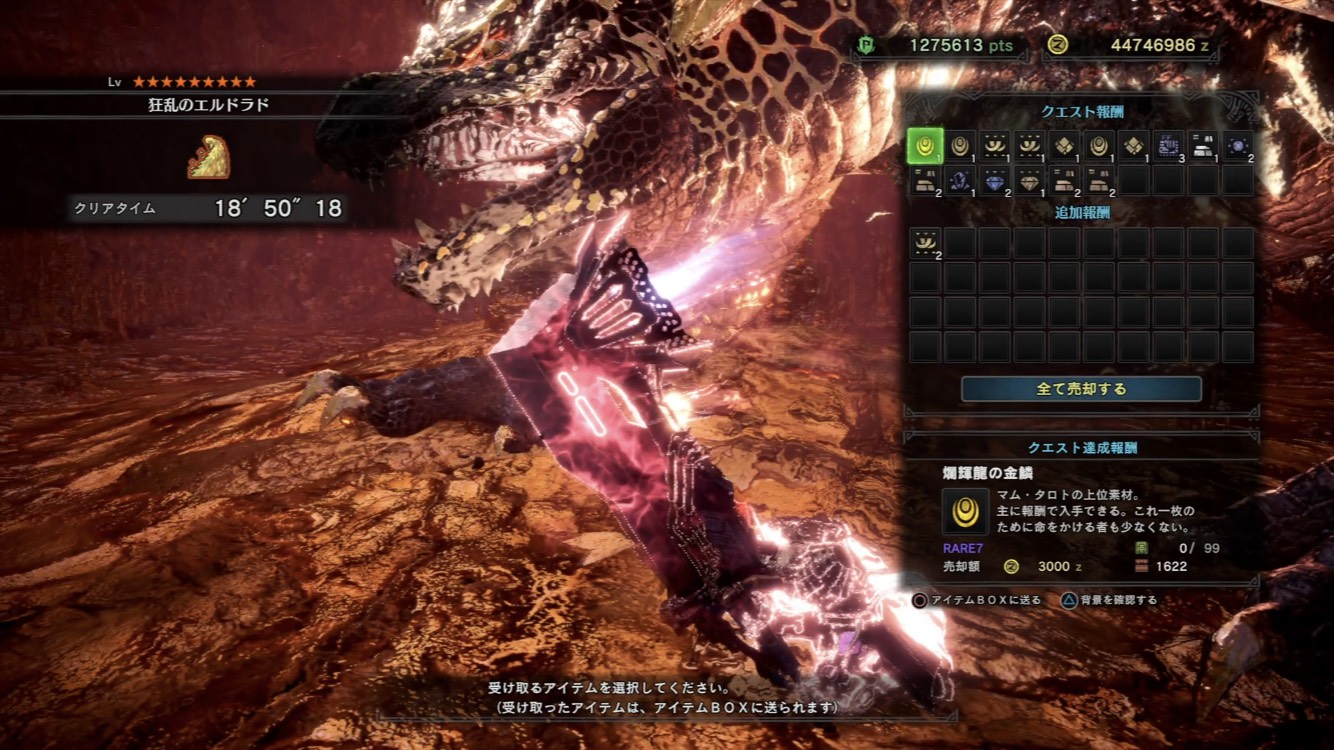
Task: Sell all rewards with 全て売却する button
Action: pos(1081,389)
